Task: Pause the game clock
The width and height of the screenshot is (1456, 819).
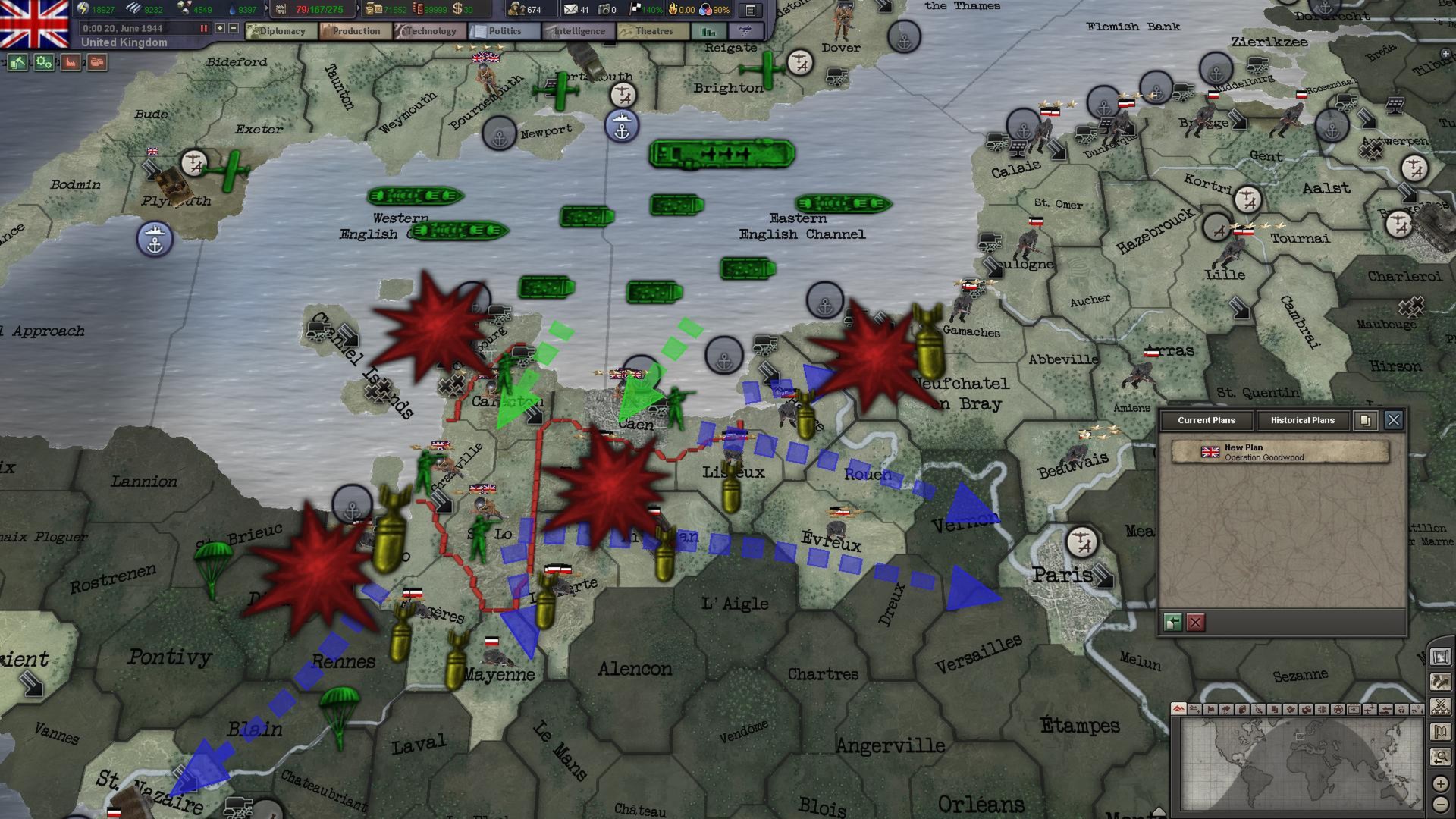Action: [x=204, y=29]
